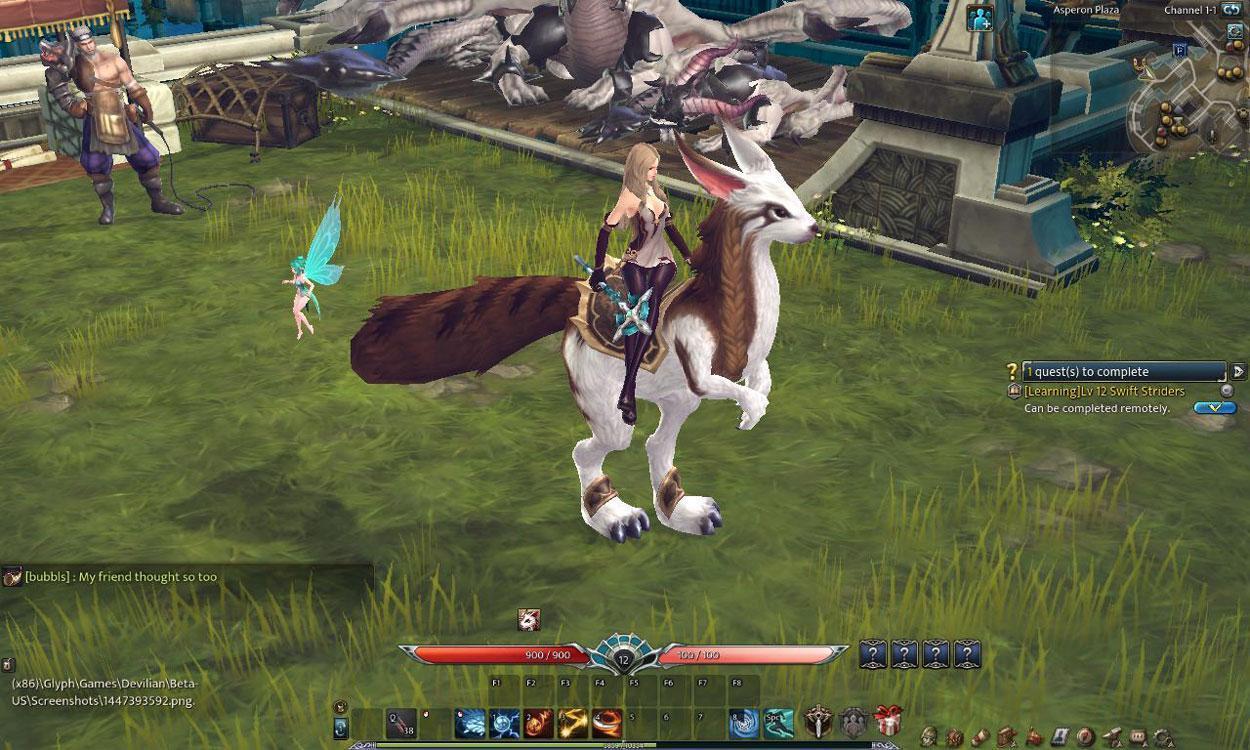Image resolution: width=1250 pixels, height=750 pixels.
Task: Use the flaming slash skill in slot 4
Action: click(607, 721)
